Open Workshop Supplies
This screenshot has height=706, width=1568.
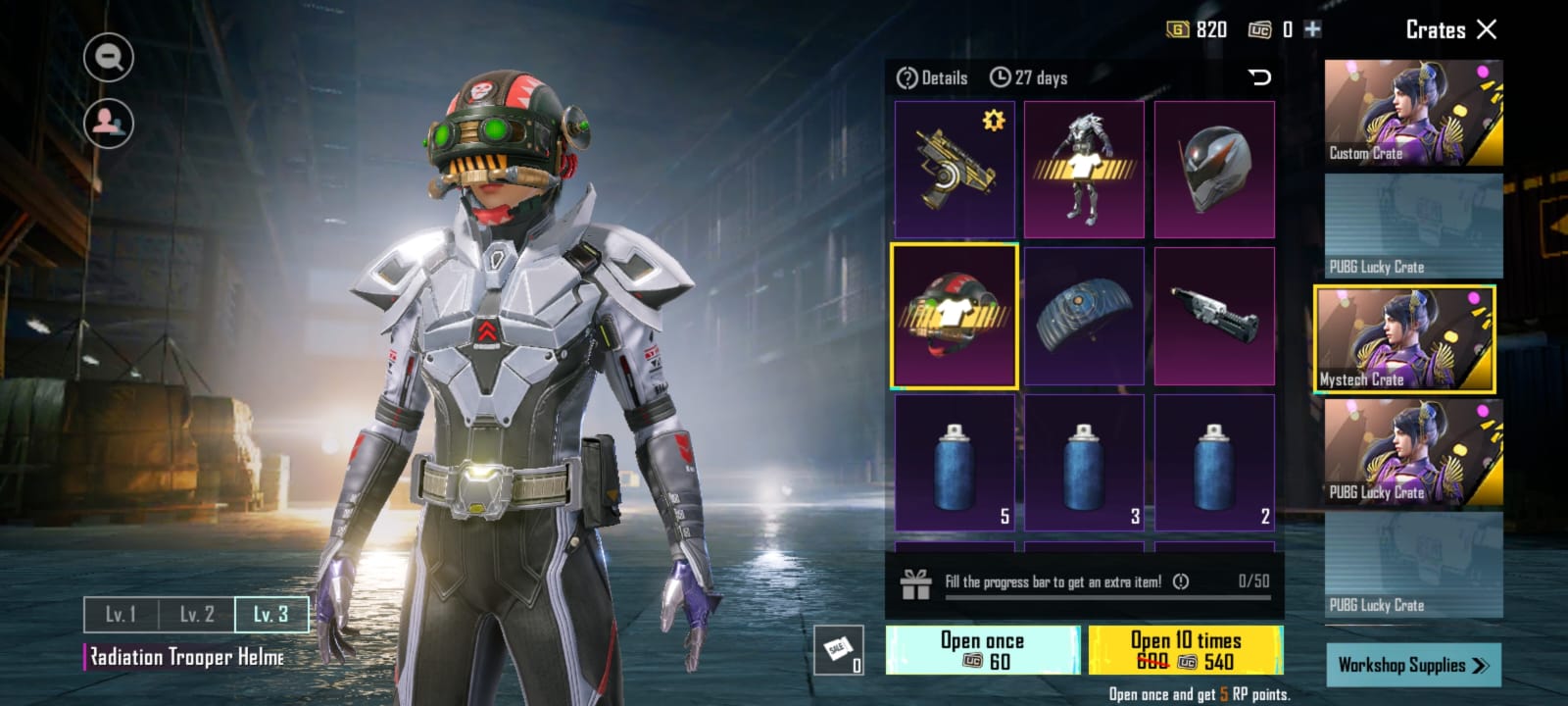point(1413,665)
